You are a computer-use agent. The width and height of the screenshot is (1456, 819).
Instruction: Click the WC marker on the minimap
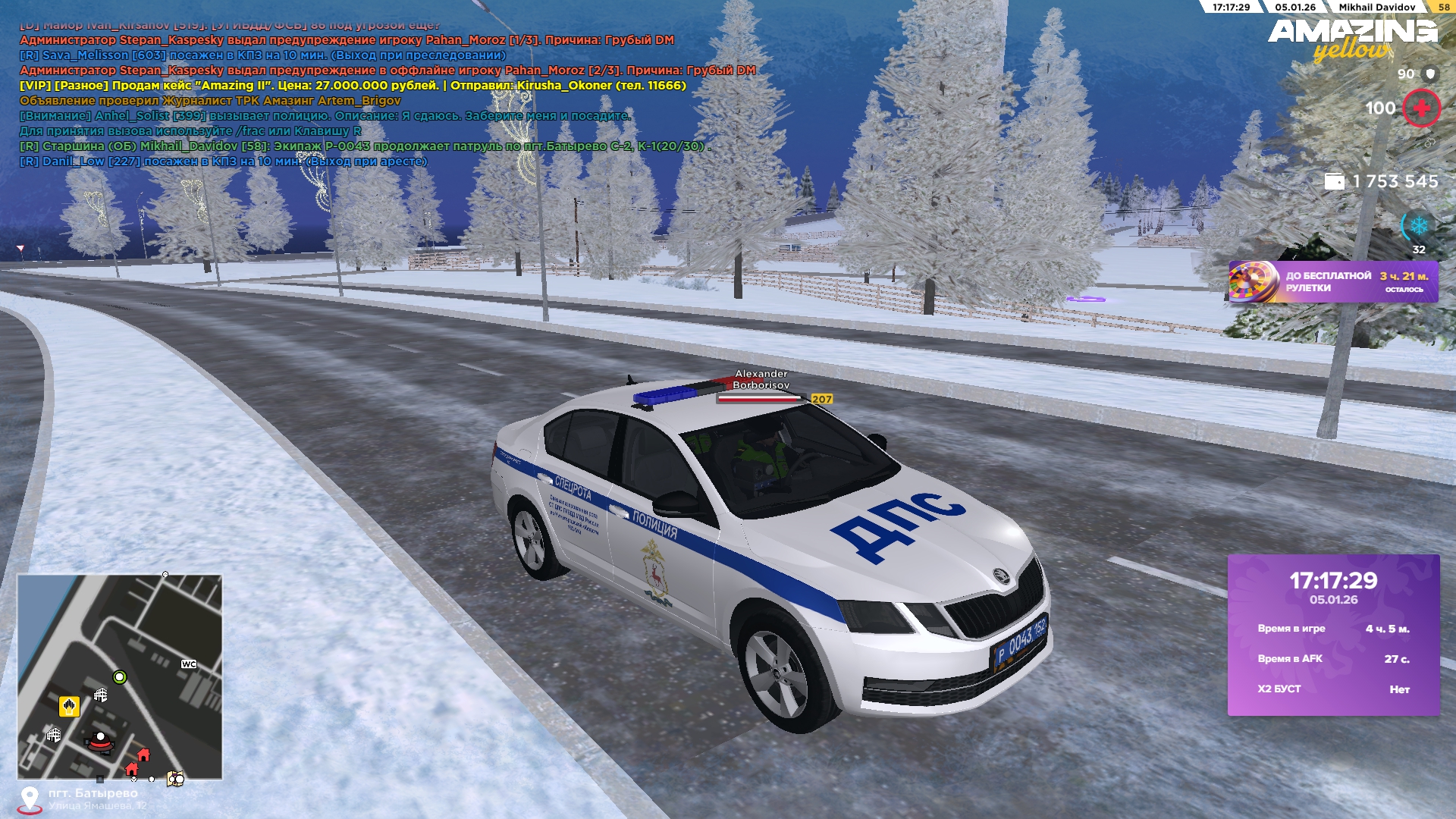[189, 664]
